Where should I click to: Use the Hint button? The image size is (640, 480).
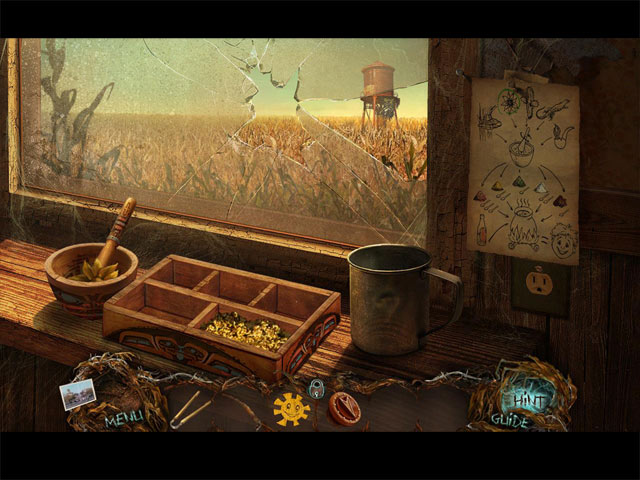[521, 399]
